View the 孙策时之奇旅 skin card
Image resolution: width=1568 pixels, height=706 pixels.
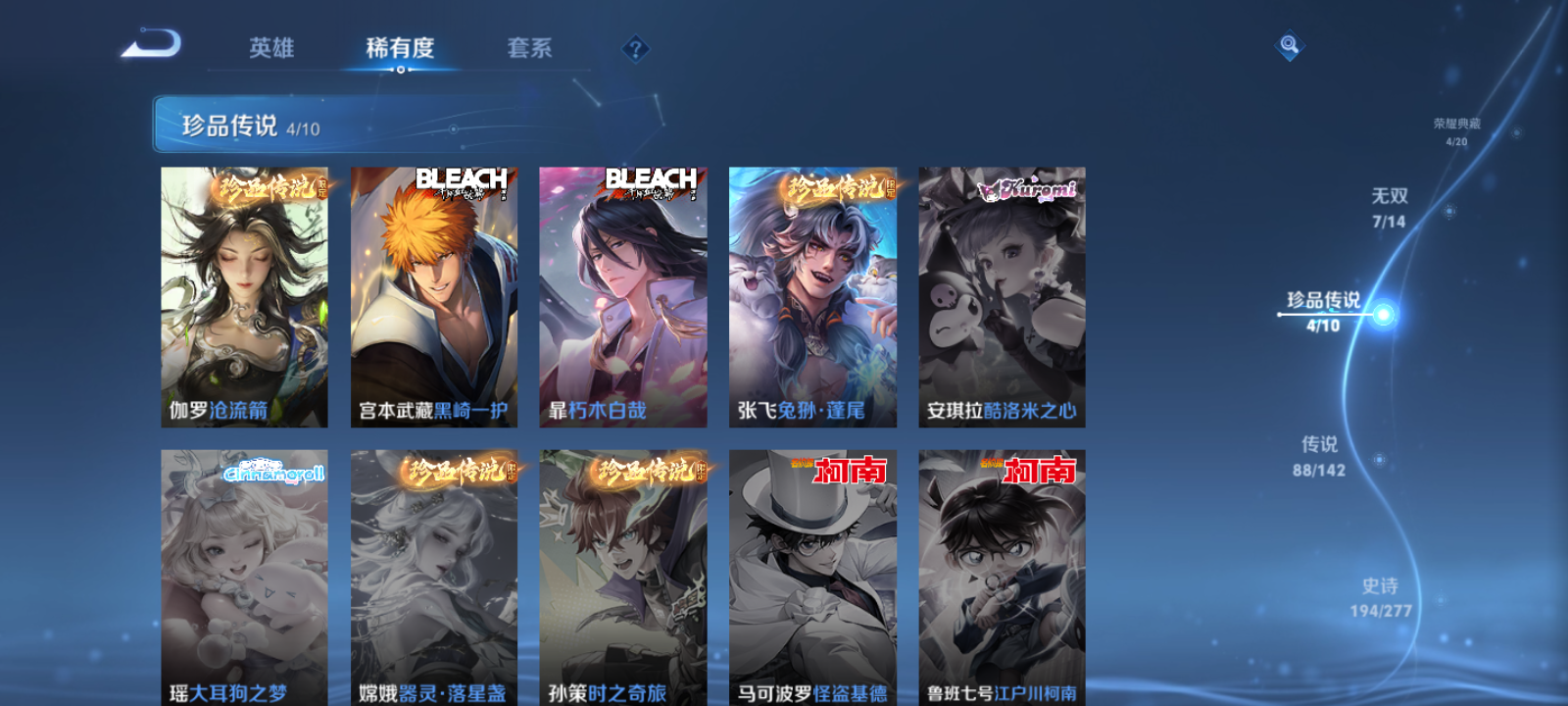point(625,579)
